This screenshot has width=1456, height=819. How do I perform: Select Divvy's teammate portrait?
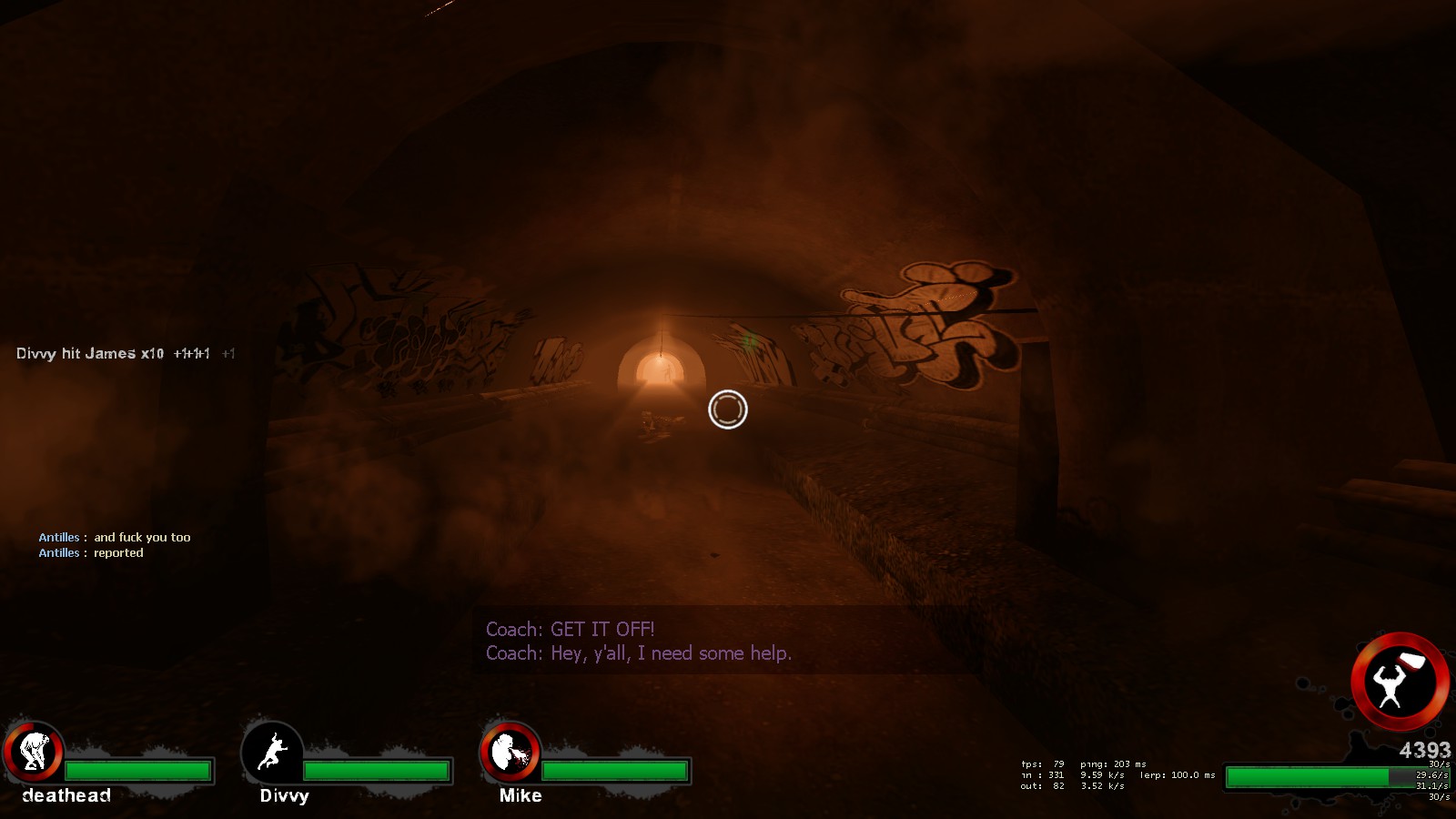[x=272, y=752]
